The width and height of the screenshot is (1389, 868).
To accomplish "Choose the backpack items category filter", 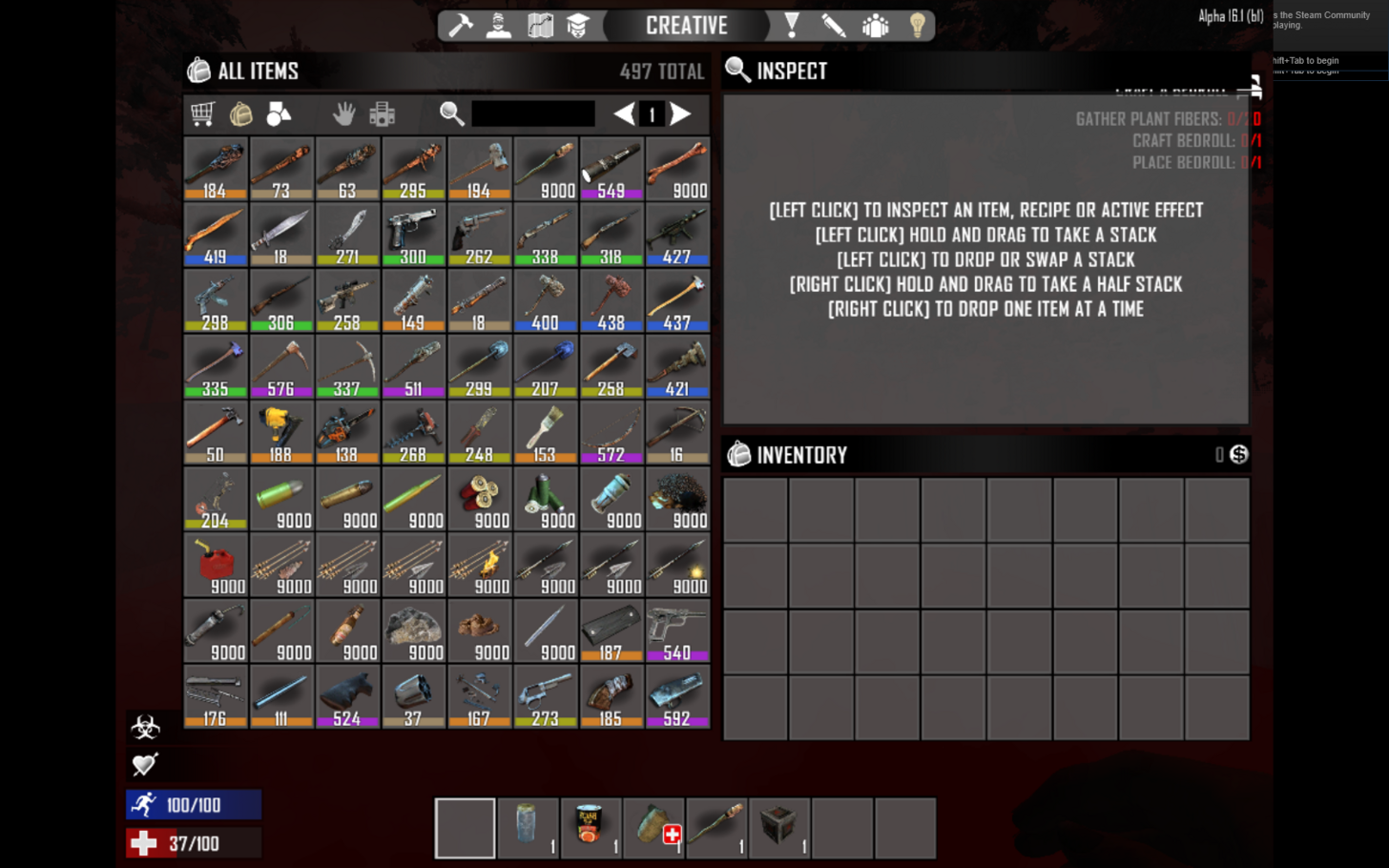I will tap(240, 114).
